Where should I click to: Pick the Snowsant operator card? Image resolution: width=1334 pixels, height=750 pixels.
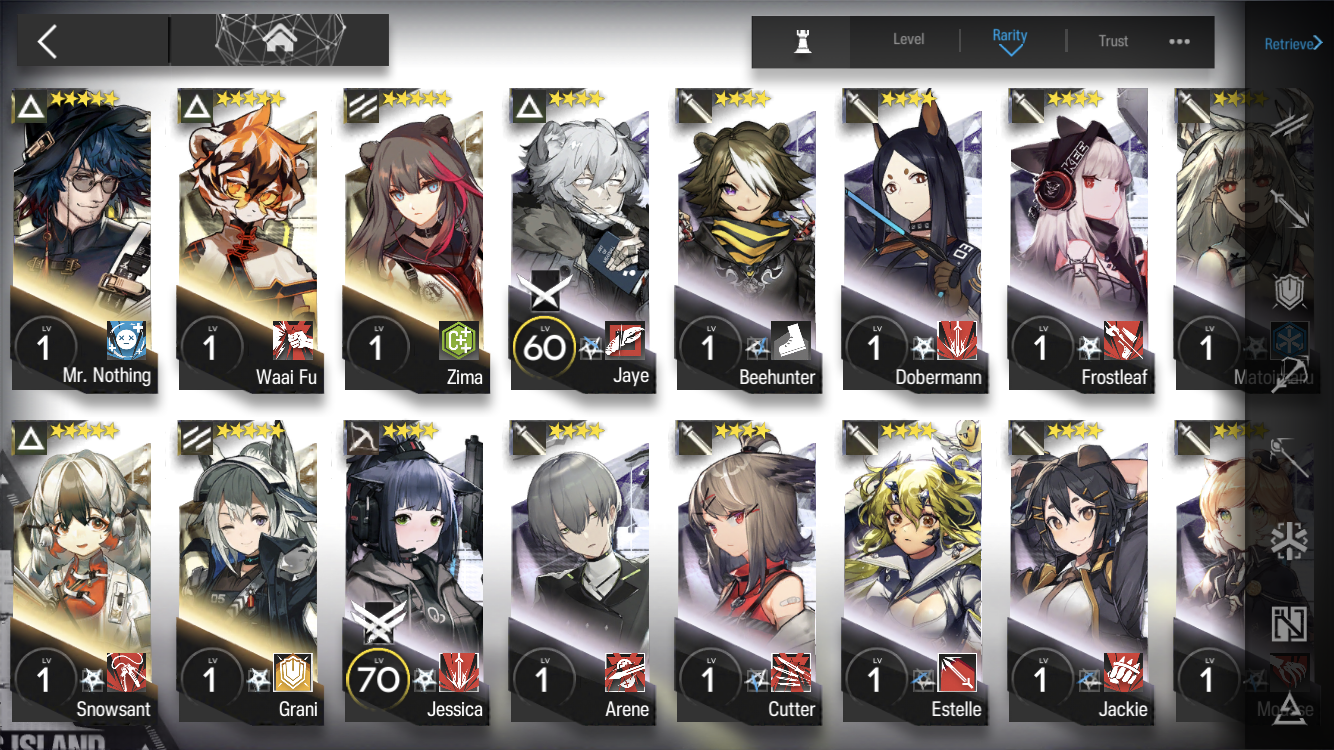[x=84, y=572]
